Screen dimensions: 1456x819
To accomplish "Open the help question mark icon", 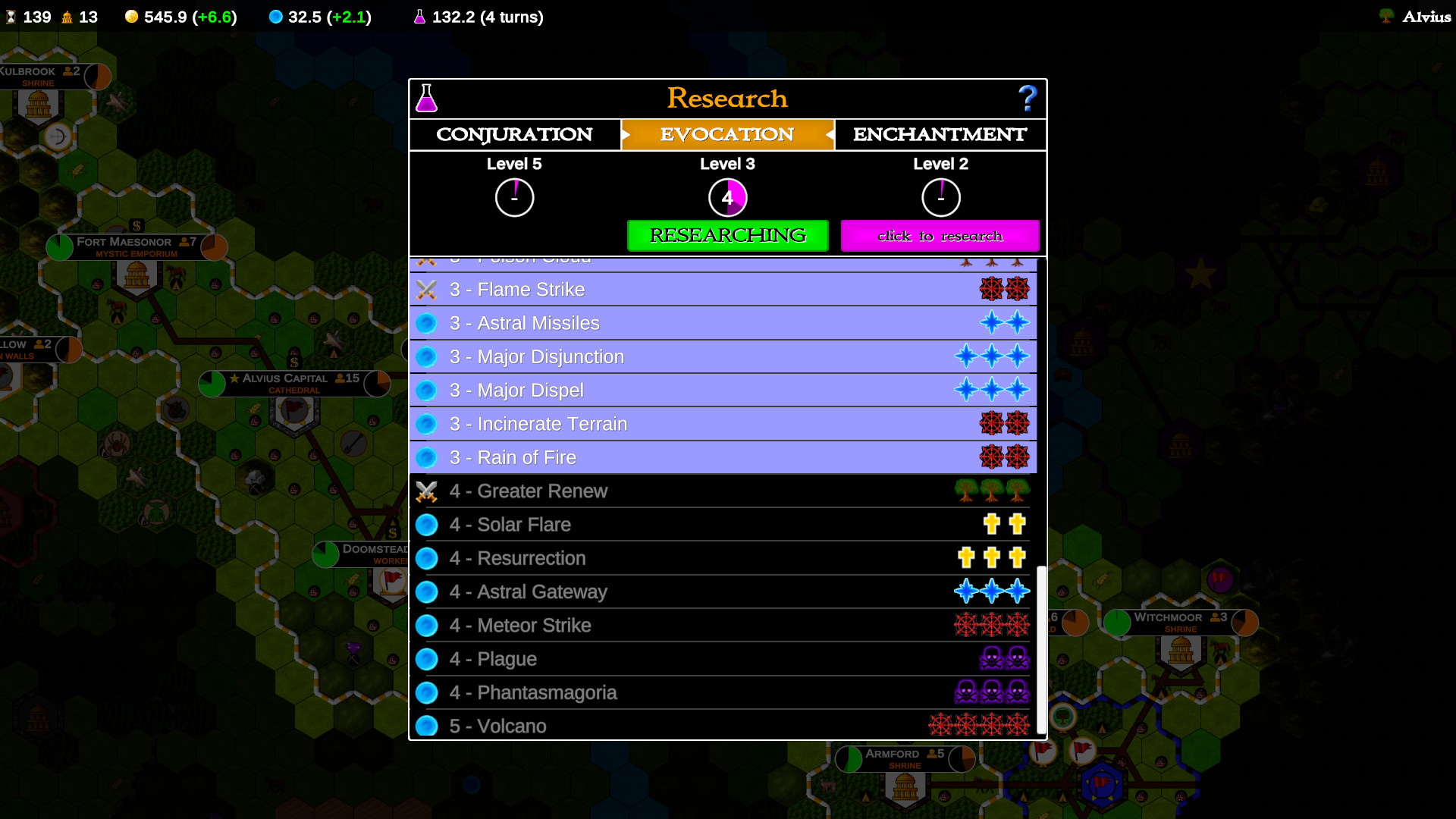I will pyautogui.click(x=1028, y=97).
